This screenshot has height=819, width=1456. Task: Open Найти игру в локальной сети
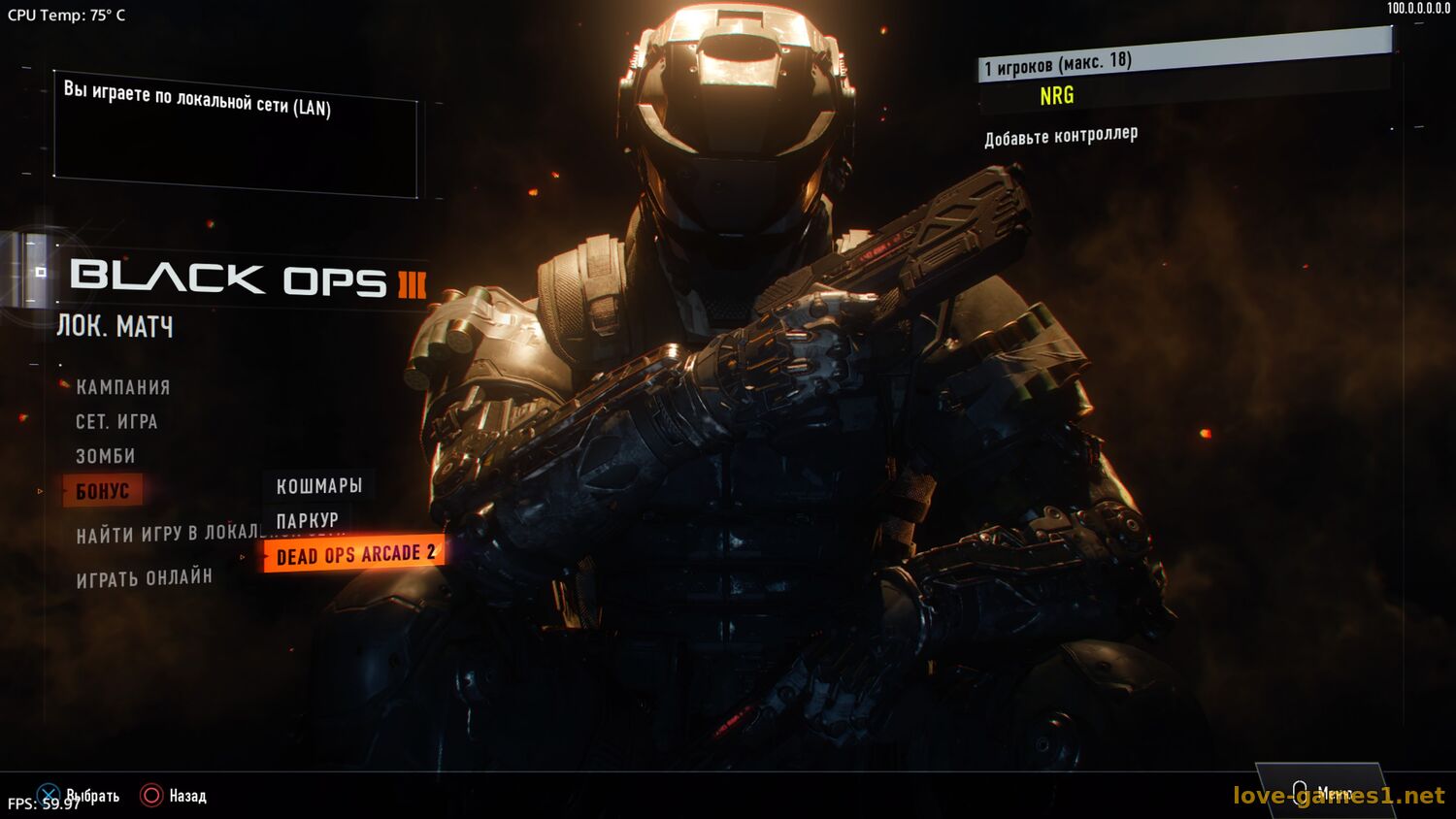[x=167, y=534]
